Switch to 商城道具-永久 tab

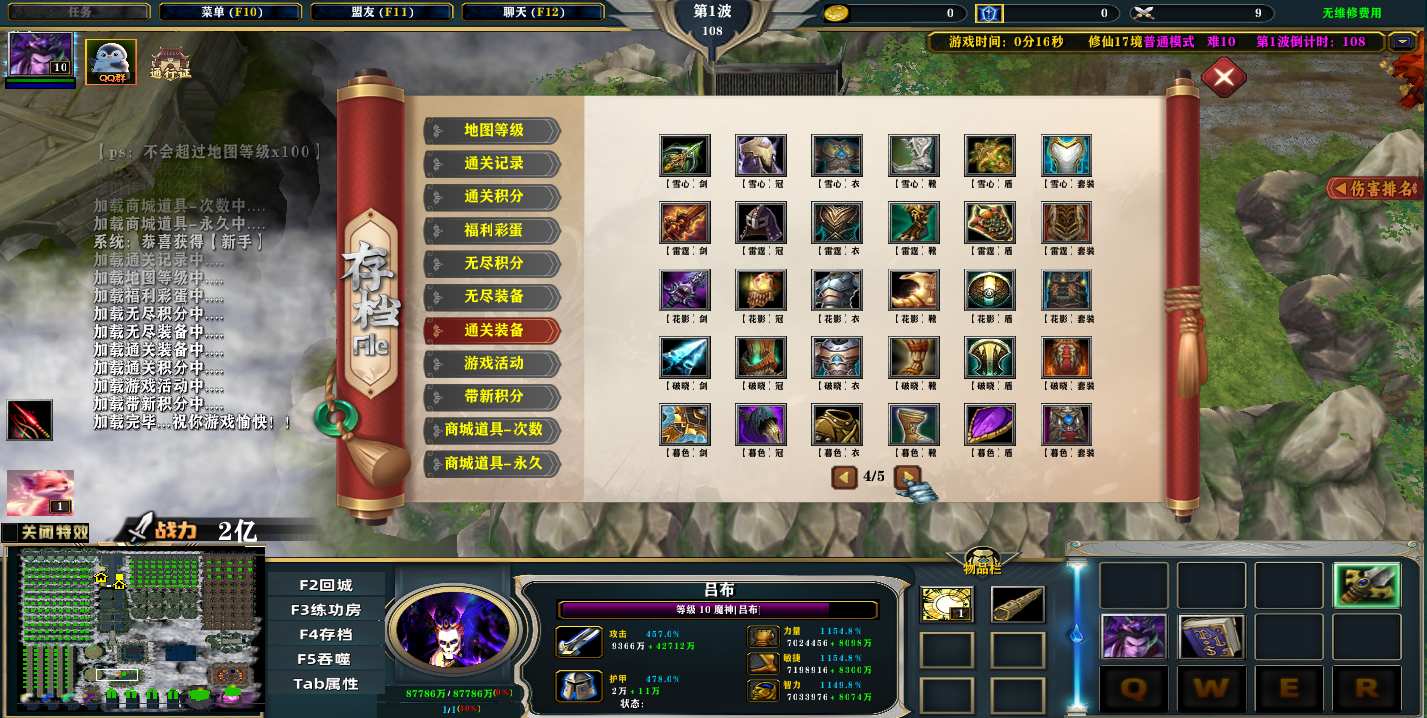coord(493,463)
